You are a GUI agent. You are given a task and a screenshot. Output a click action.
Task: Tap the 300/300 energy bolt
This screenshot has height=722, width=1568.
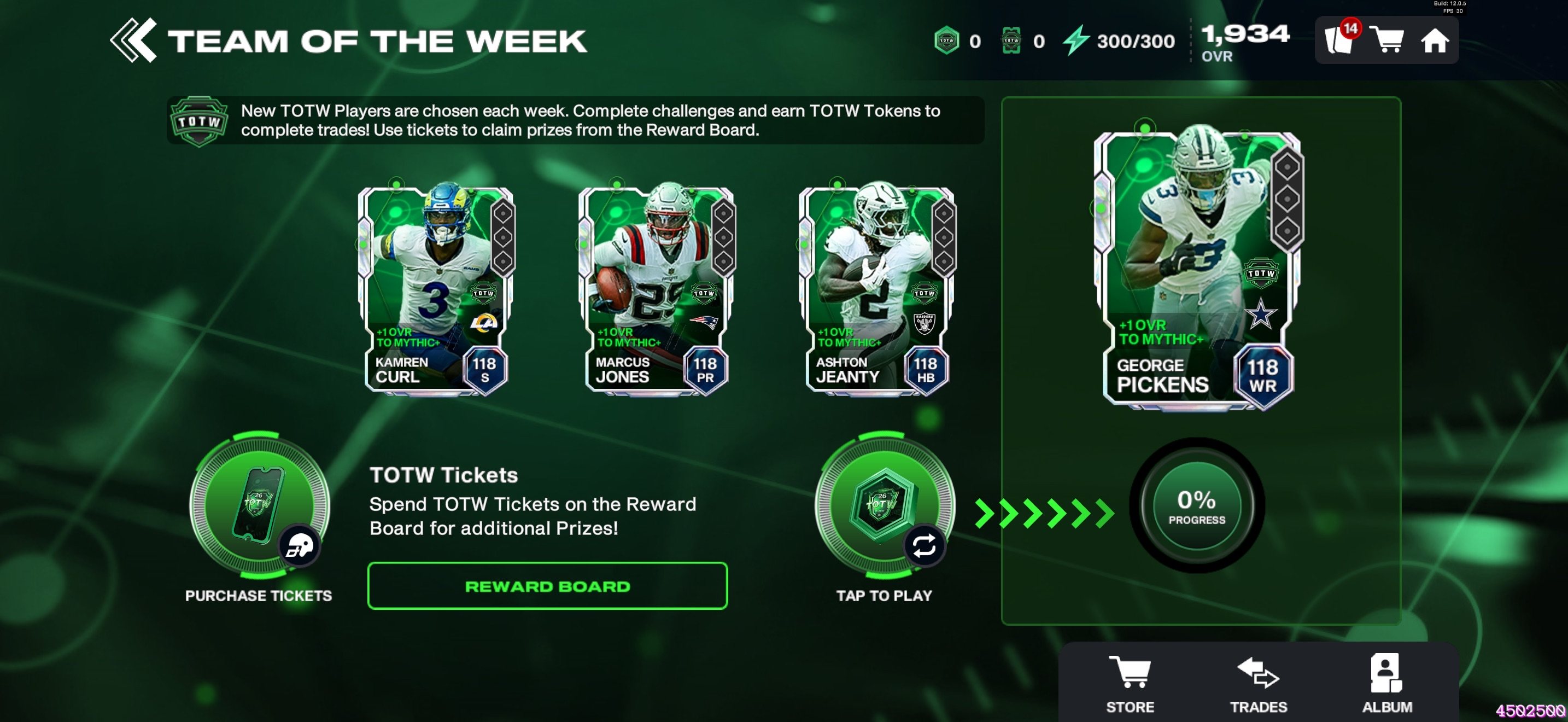pyautogui.click(x=1076, y=40)
